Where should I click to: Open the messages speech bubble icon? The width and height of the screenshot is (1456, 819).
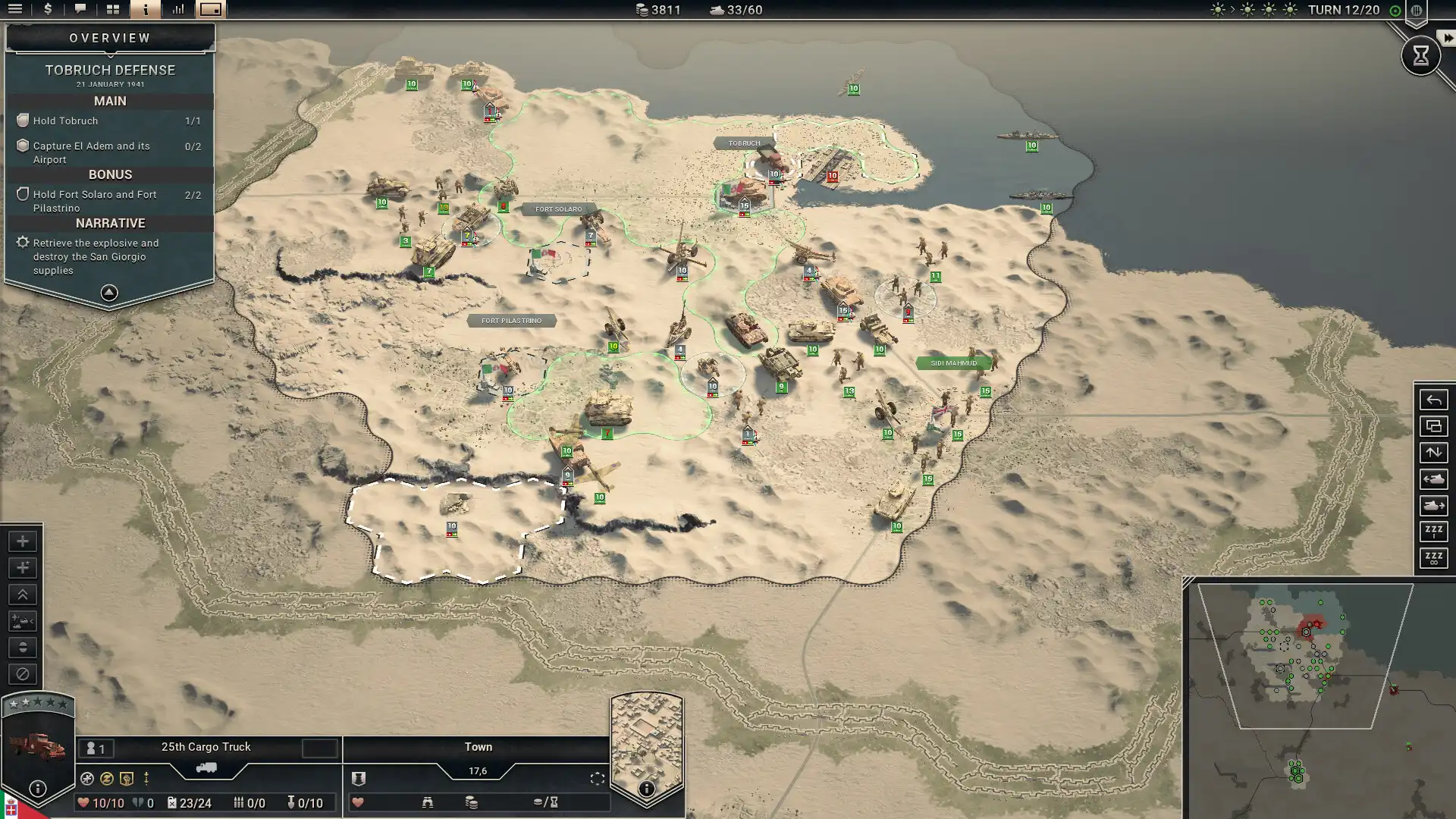80,11
